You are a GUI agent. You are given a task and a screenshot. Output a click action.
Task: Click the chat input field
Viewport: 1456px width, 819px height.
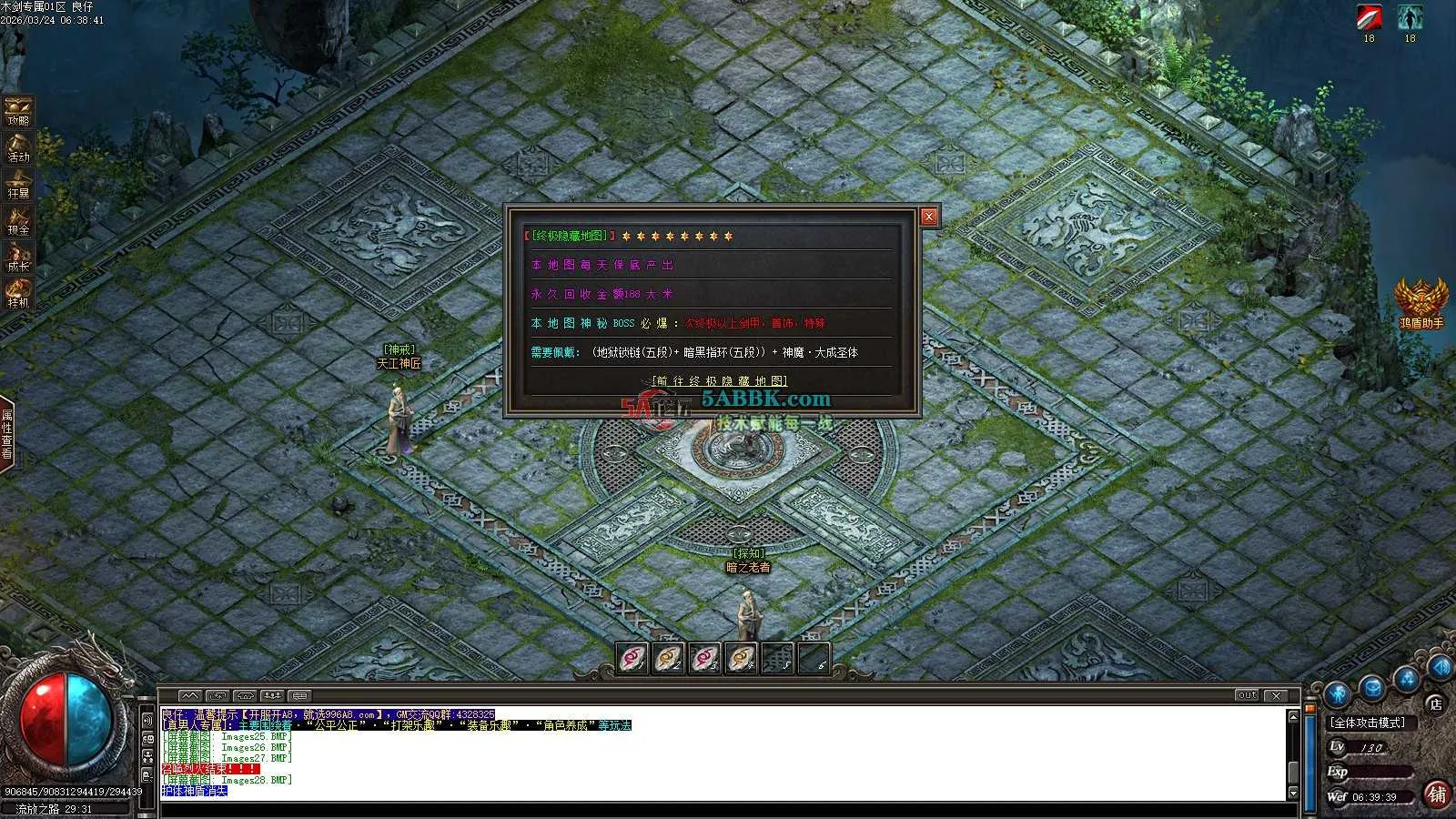[719, 808]
